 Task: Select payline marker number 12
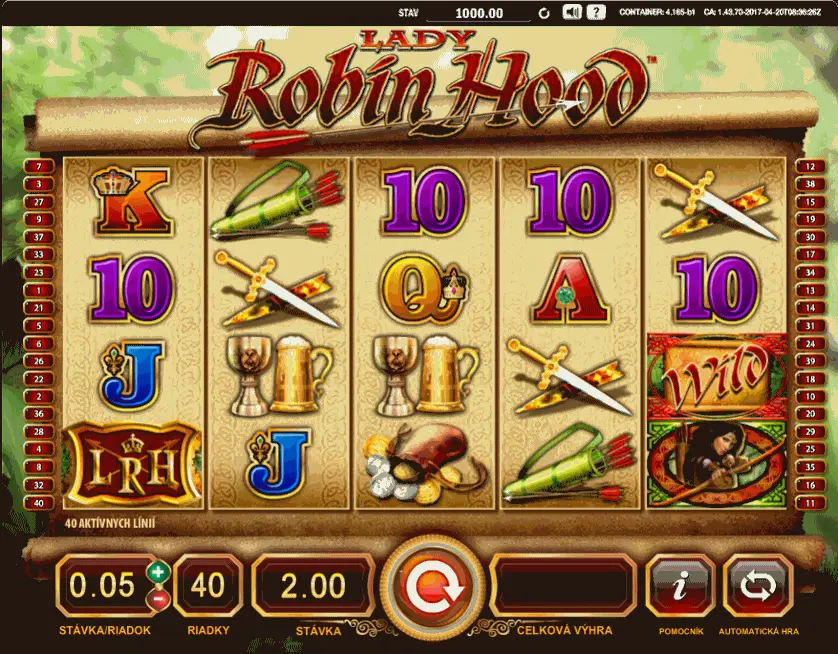tap(808, 167)
